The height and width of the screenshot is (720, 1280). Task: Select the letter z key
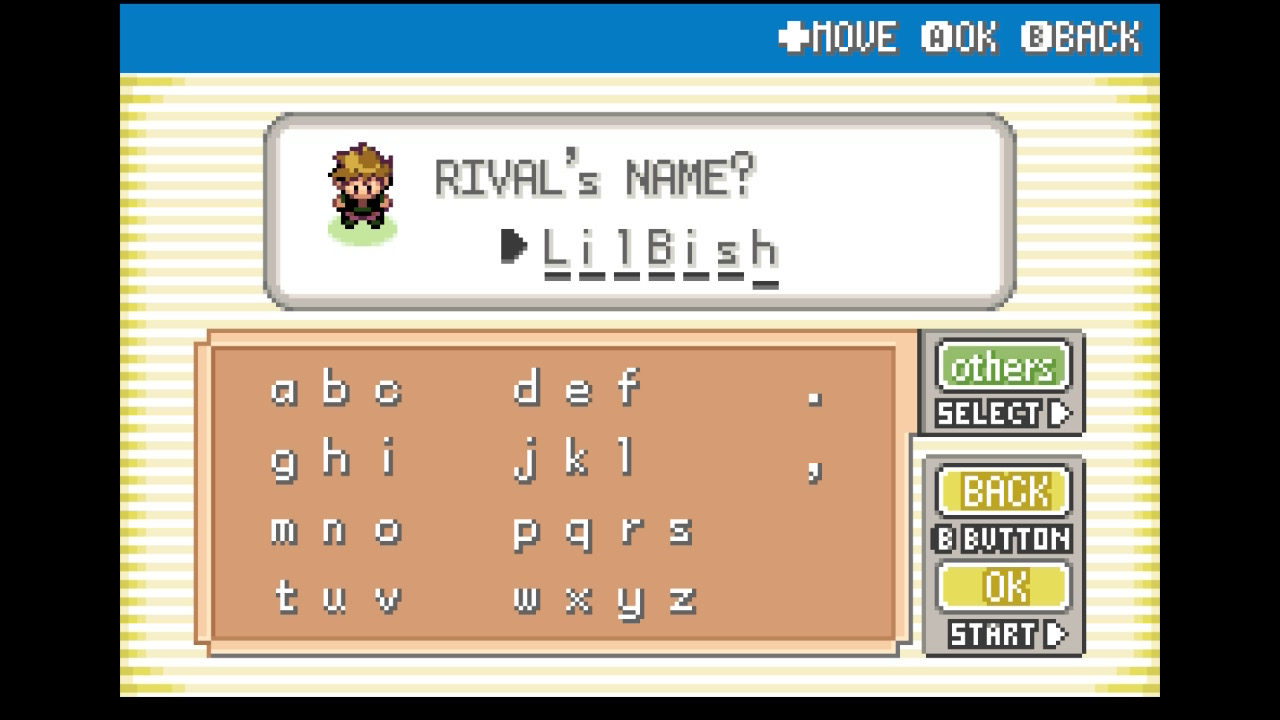click(x=681, y=600)
